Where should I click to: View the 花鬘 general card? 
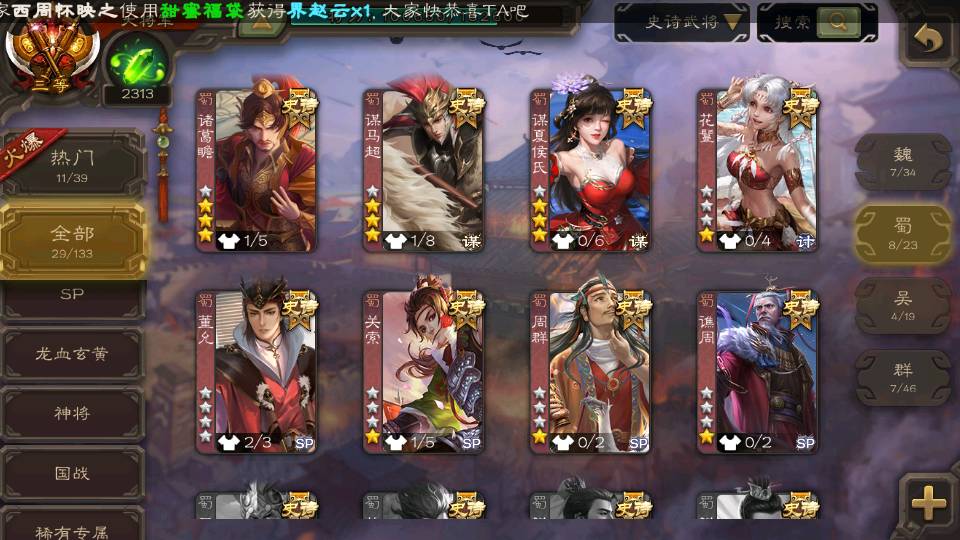click(x=757, y=170)
